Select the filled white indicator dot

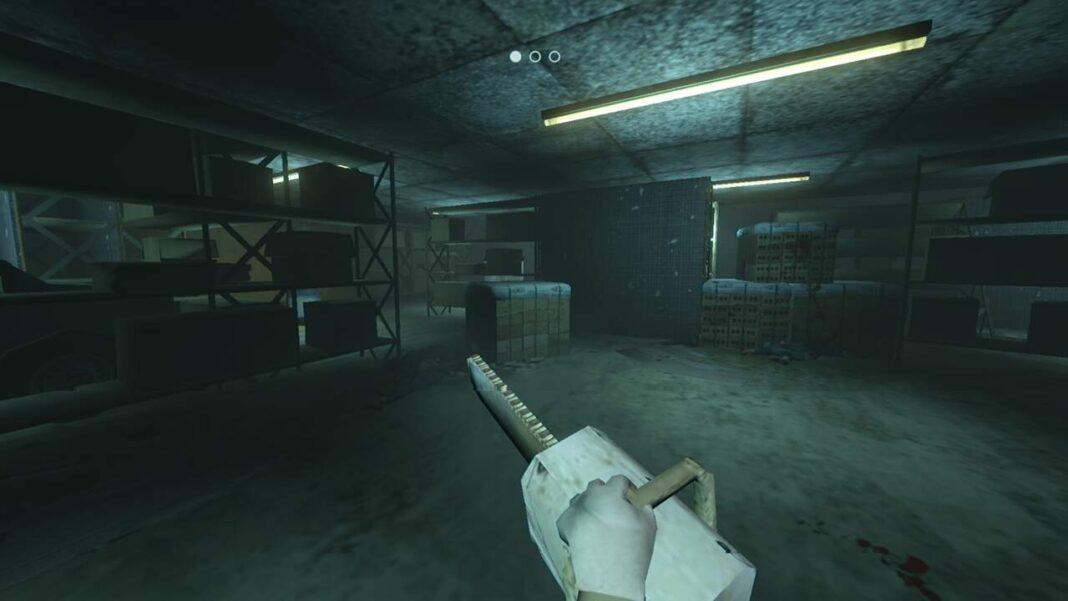point(516,57)
